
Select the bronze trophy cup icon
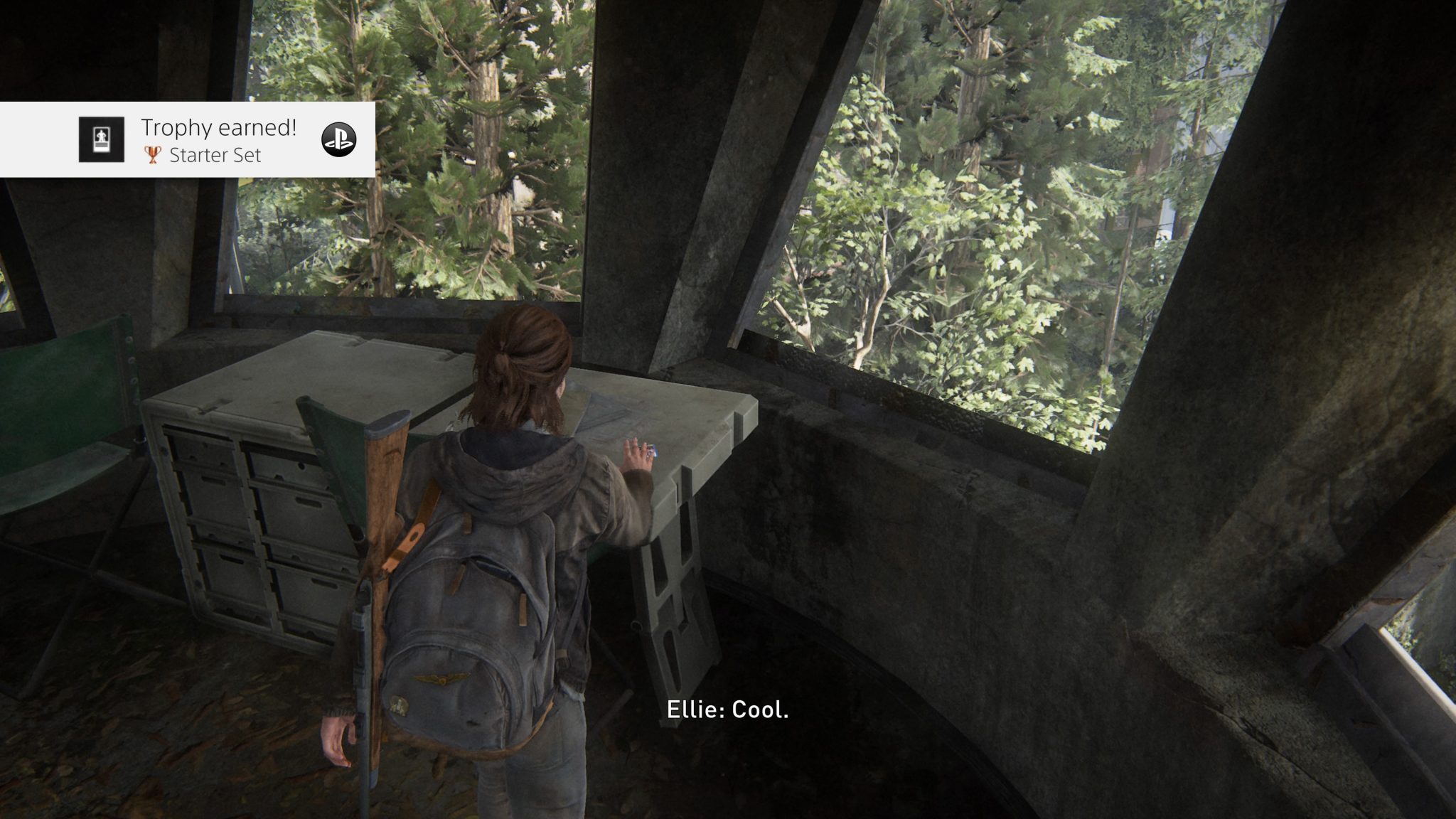coord(152,155)
